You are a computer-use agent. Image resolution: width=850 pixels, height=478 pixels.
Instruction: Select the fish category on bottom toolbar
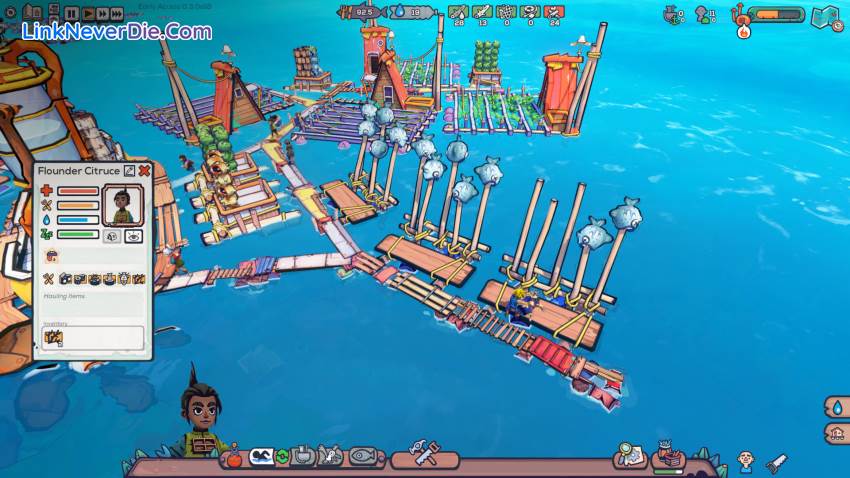click(361, 457)
